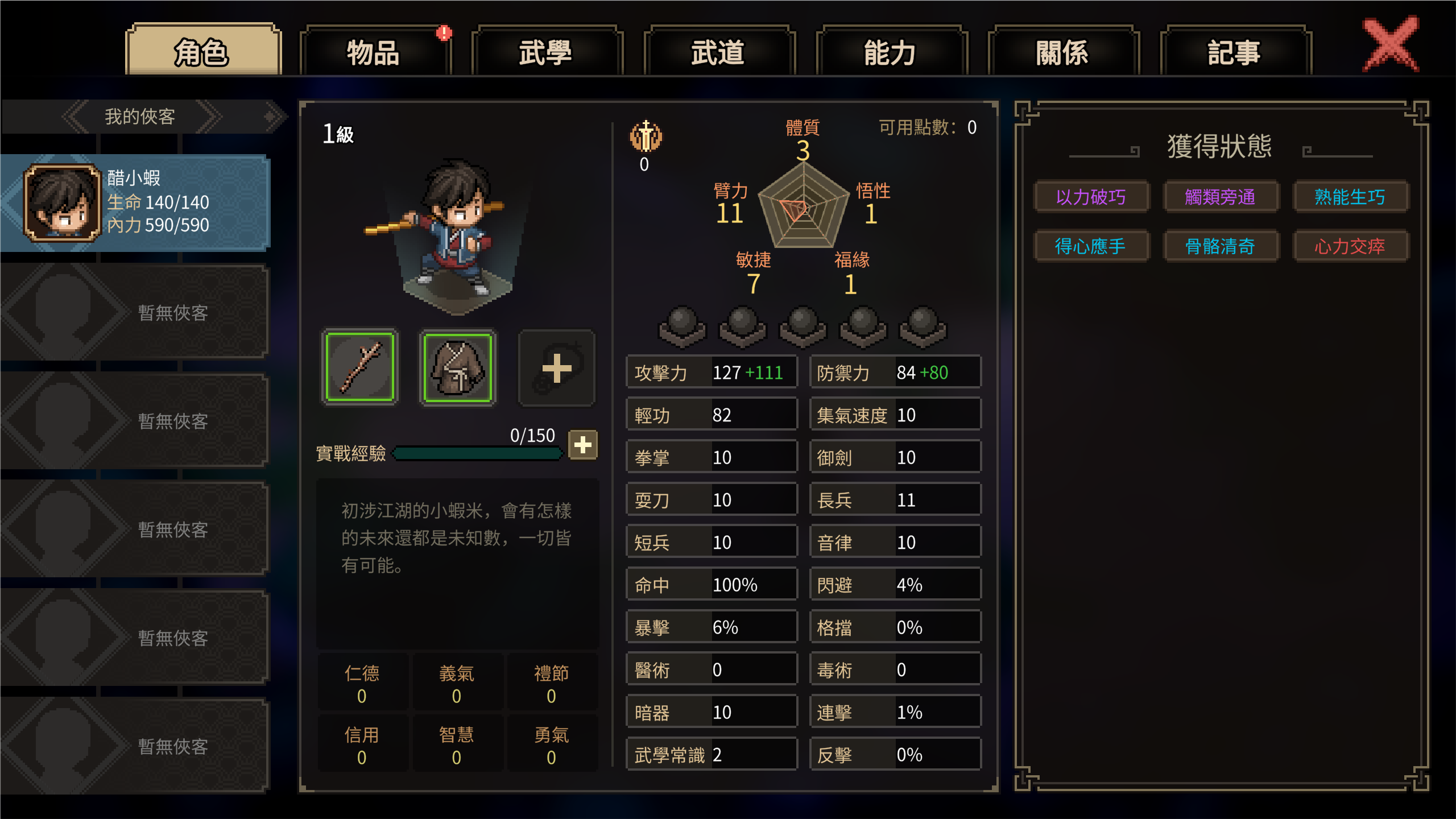Viewport: 1456px width, 819px height.
Task: Select the equipped robe armor slot
Action: pyautogui.click(x=458, y=367)
